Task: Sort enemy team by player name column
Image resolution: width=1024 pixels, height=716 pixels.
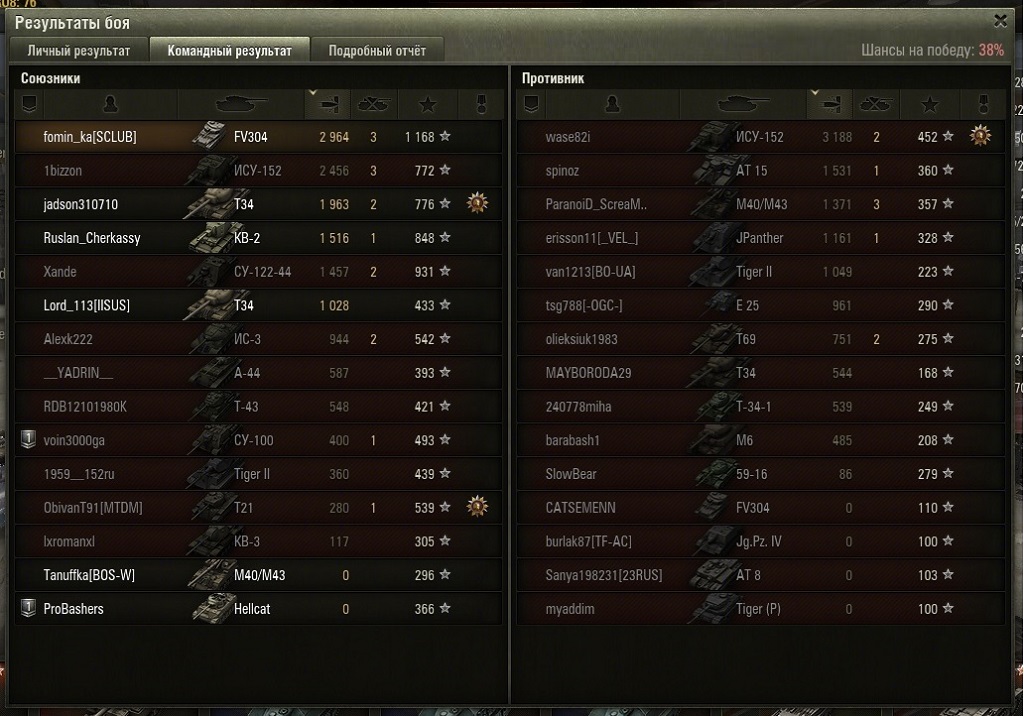Action: [x=612, y=104]
